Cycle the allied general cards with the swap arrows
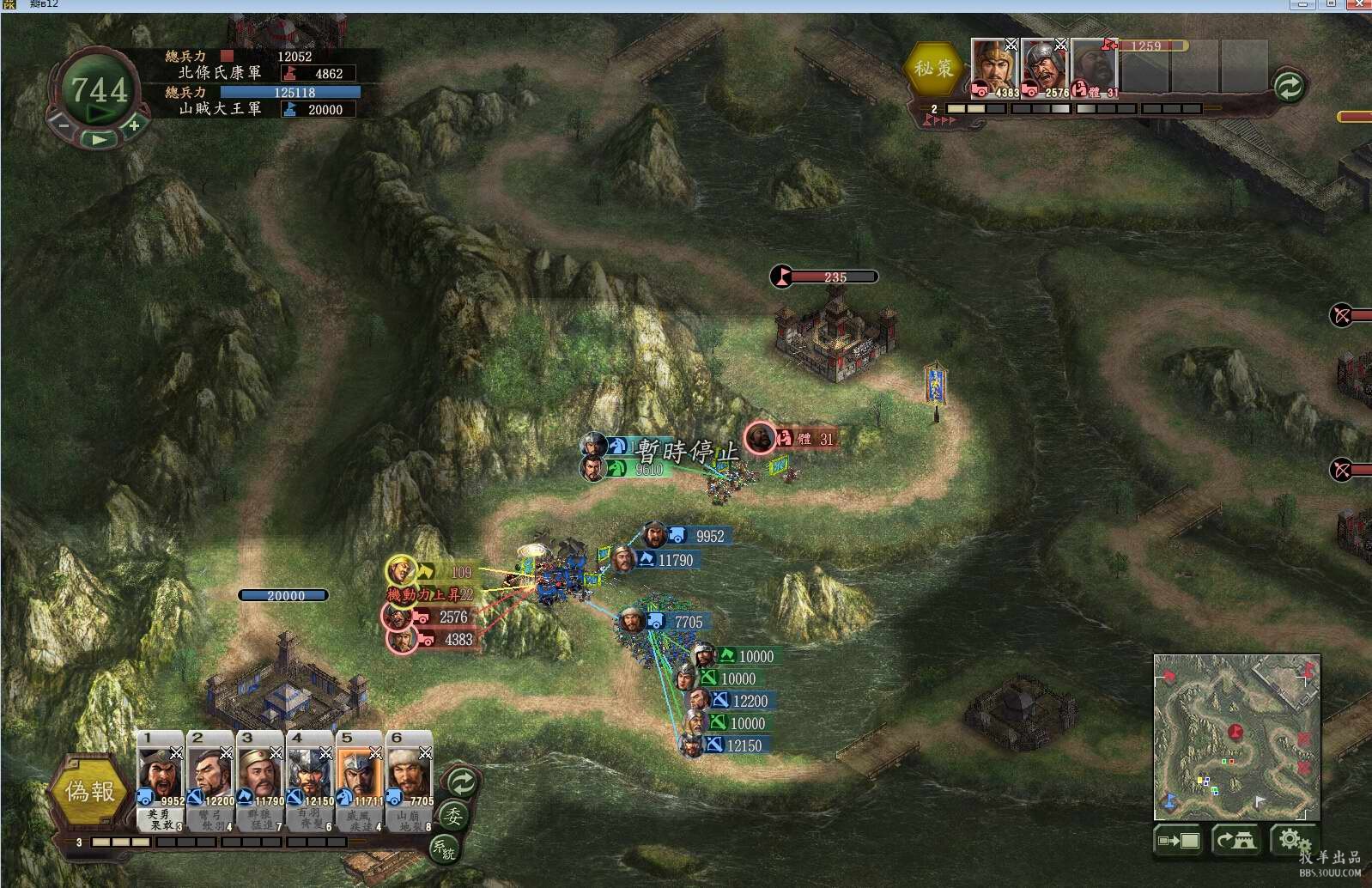This screenshot has width=1372, height=888. point(462,782)
